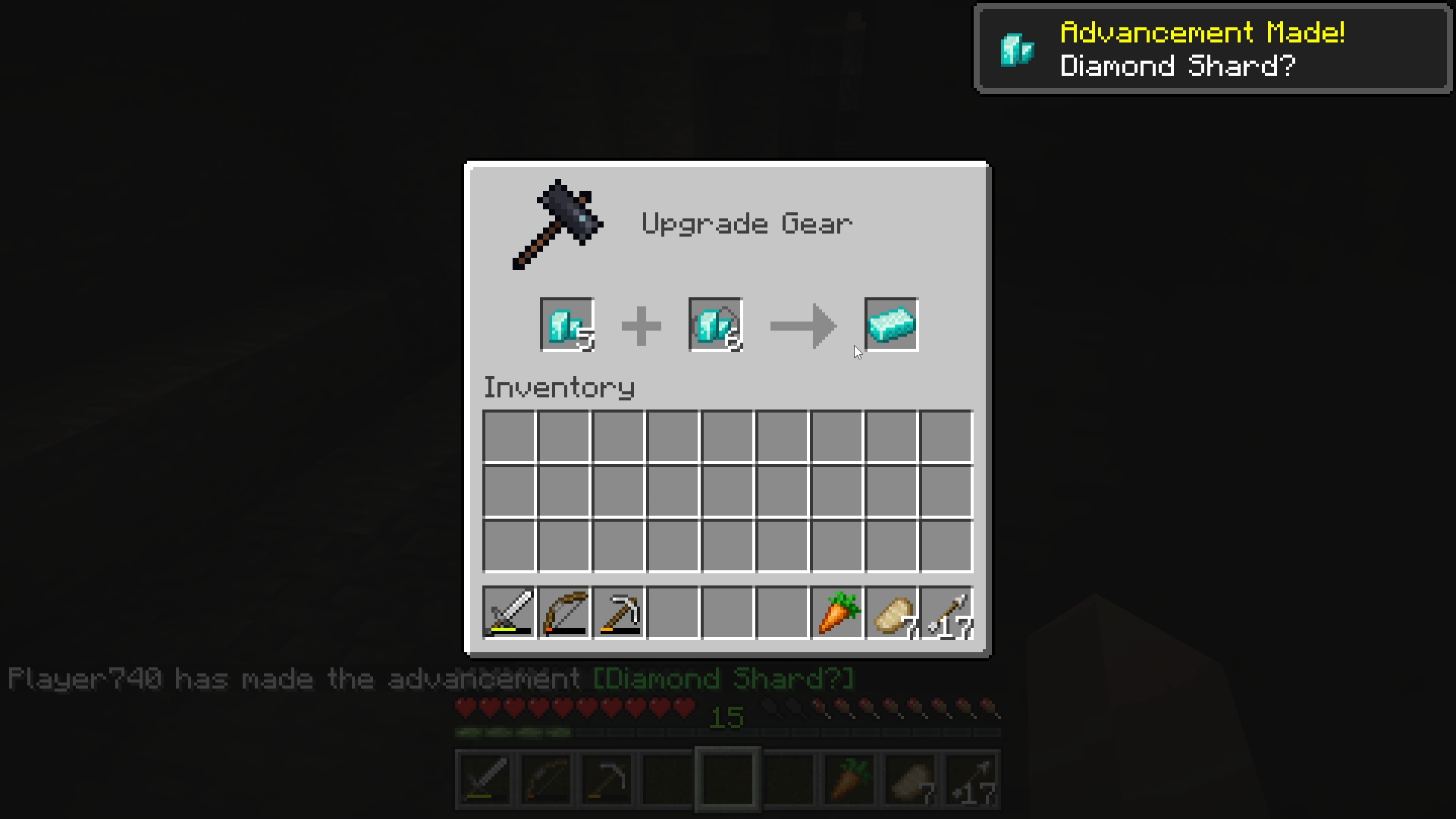Click the plus sign between the input slots
The image size is (1456, 819).
pyautogui.click(x=642, y=325)
